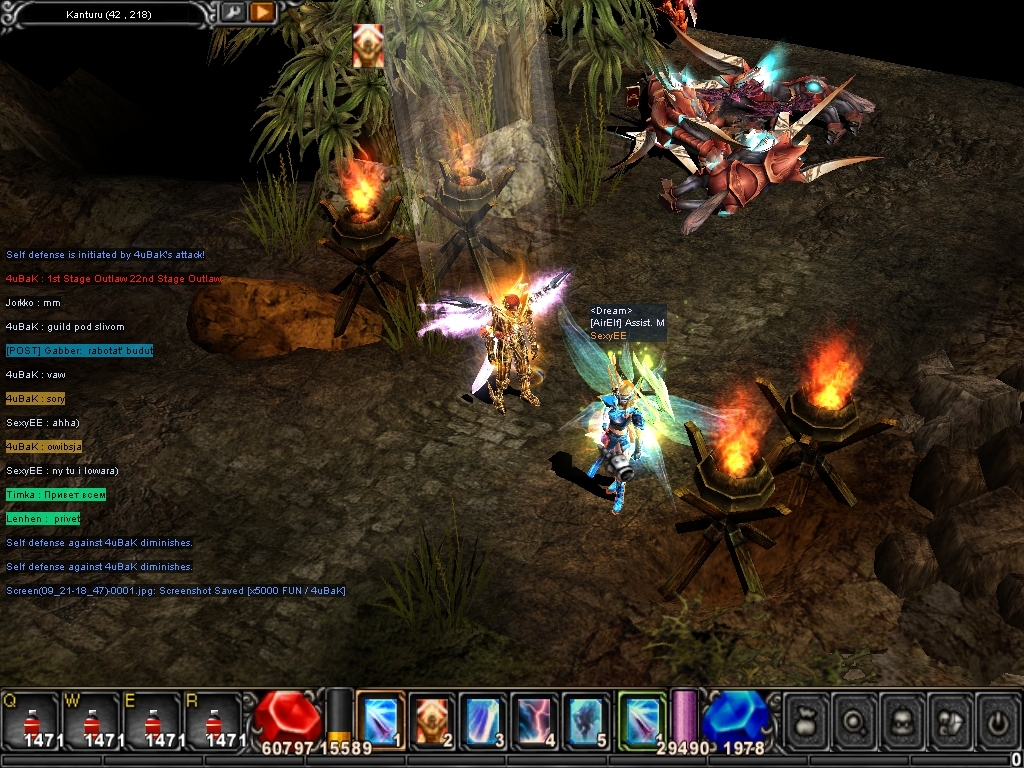Activate skill slot 4 lightning skill

point(536,718)
